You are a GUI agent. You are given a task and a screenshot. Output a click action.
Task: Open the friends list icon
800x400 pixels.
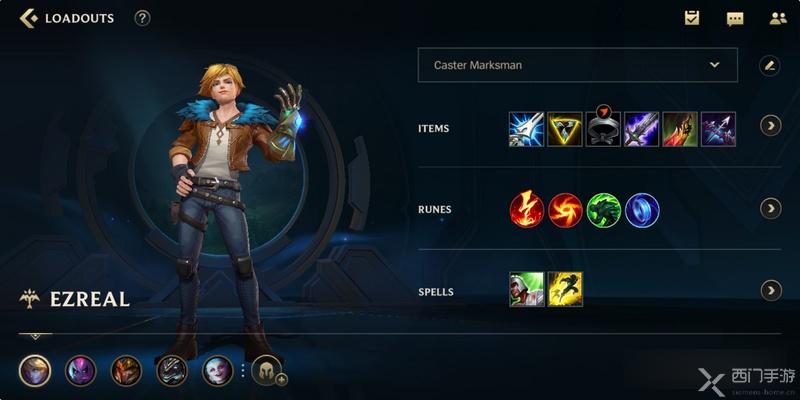click(778, 18)
